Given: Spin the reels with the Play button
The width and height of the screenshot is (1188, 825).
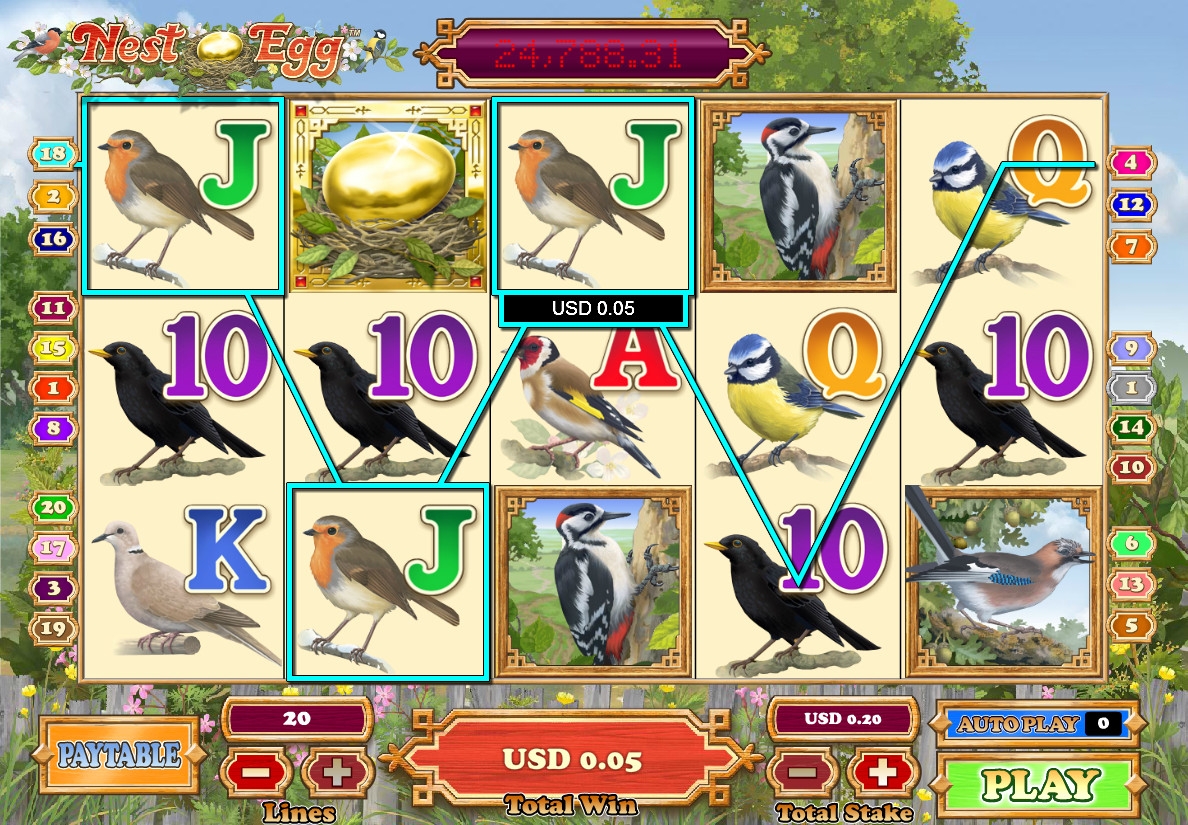Looking at the screenshot, I should coord(1039,785).
